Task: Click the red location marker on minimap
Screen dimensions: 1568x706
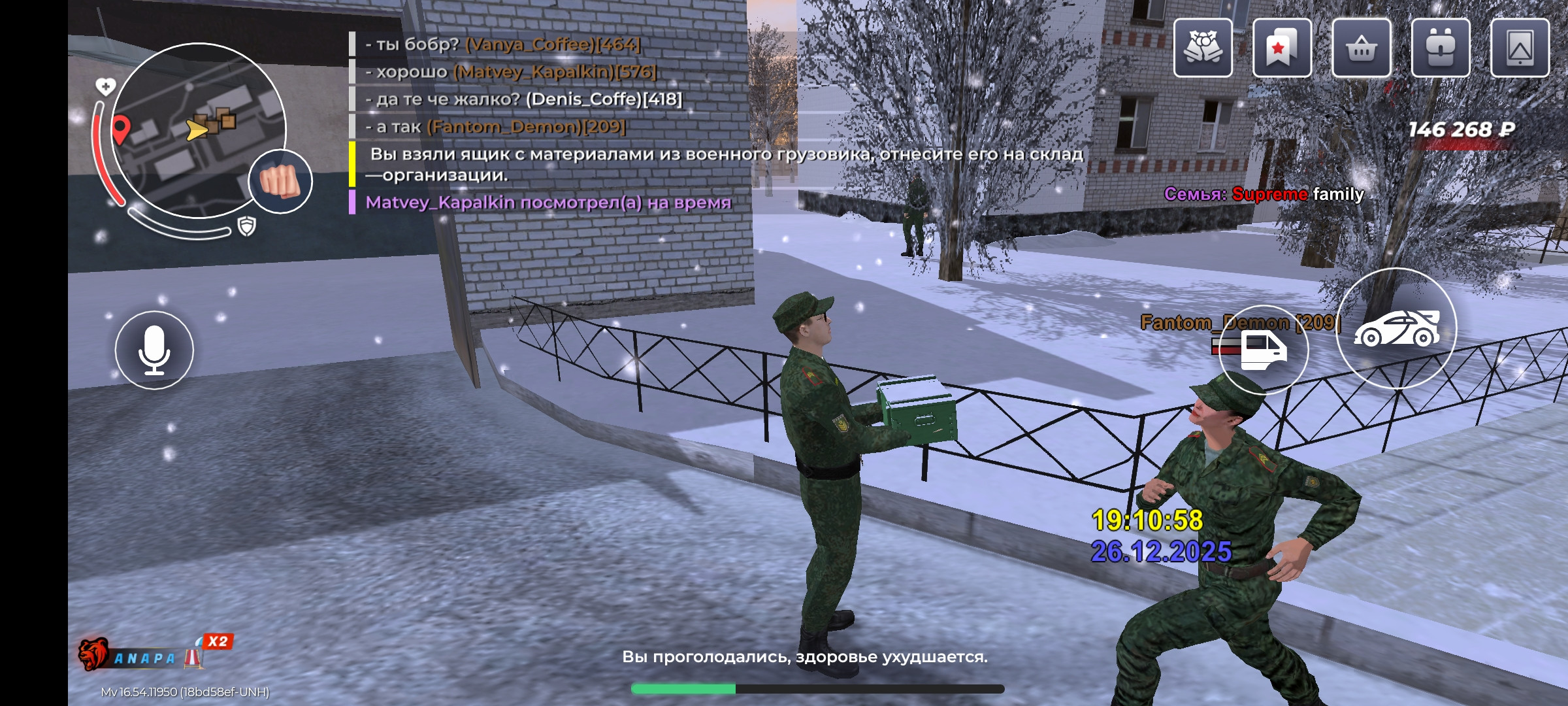Action: 121,127
